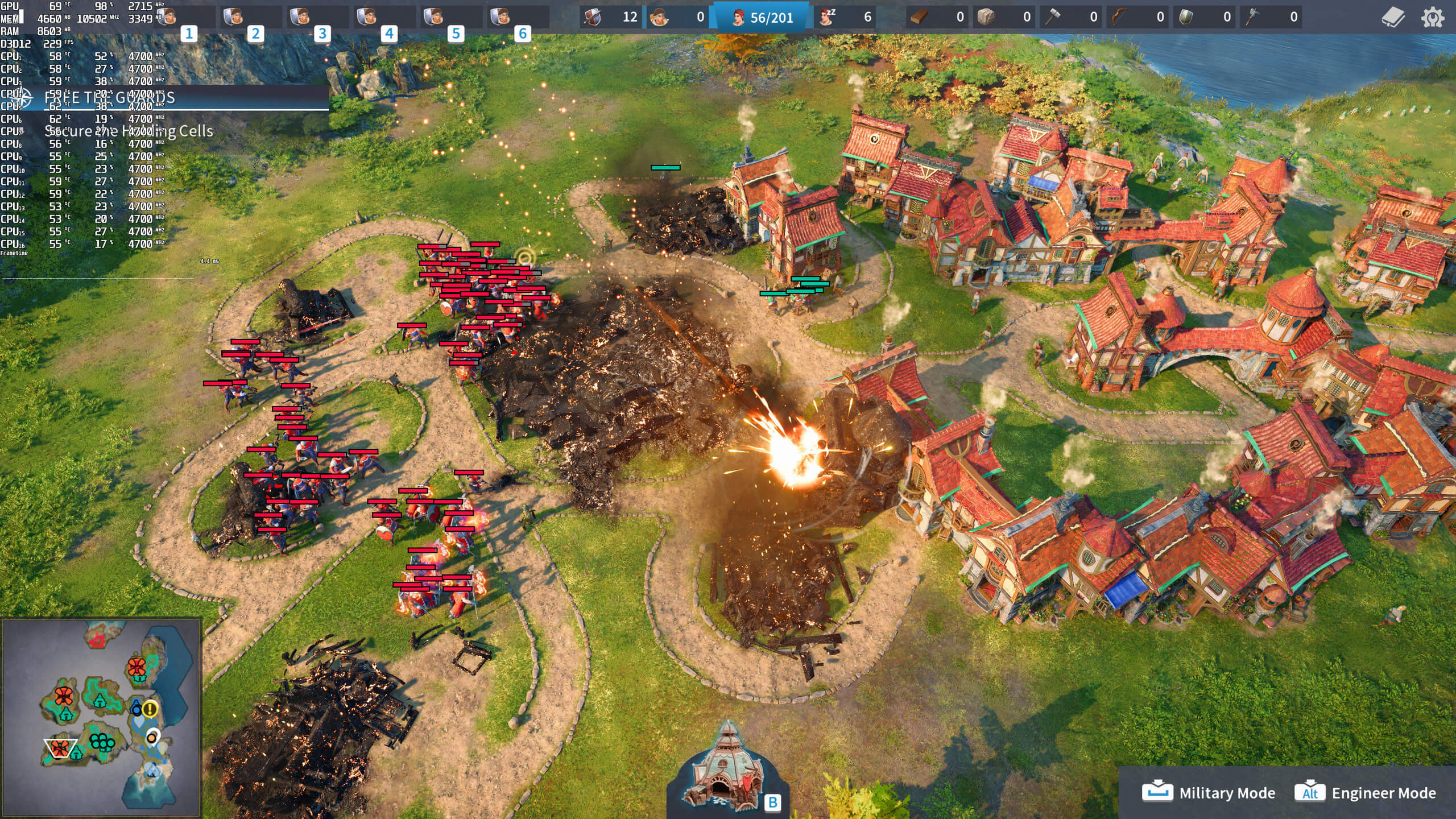Click the wood planks resource icon

click(920, 17)
